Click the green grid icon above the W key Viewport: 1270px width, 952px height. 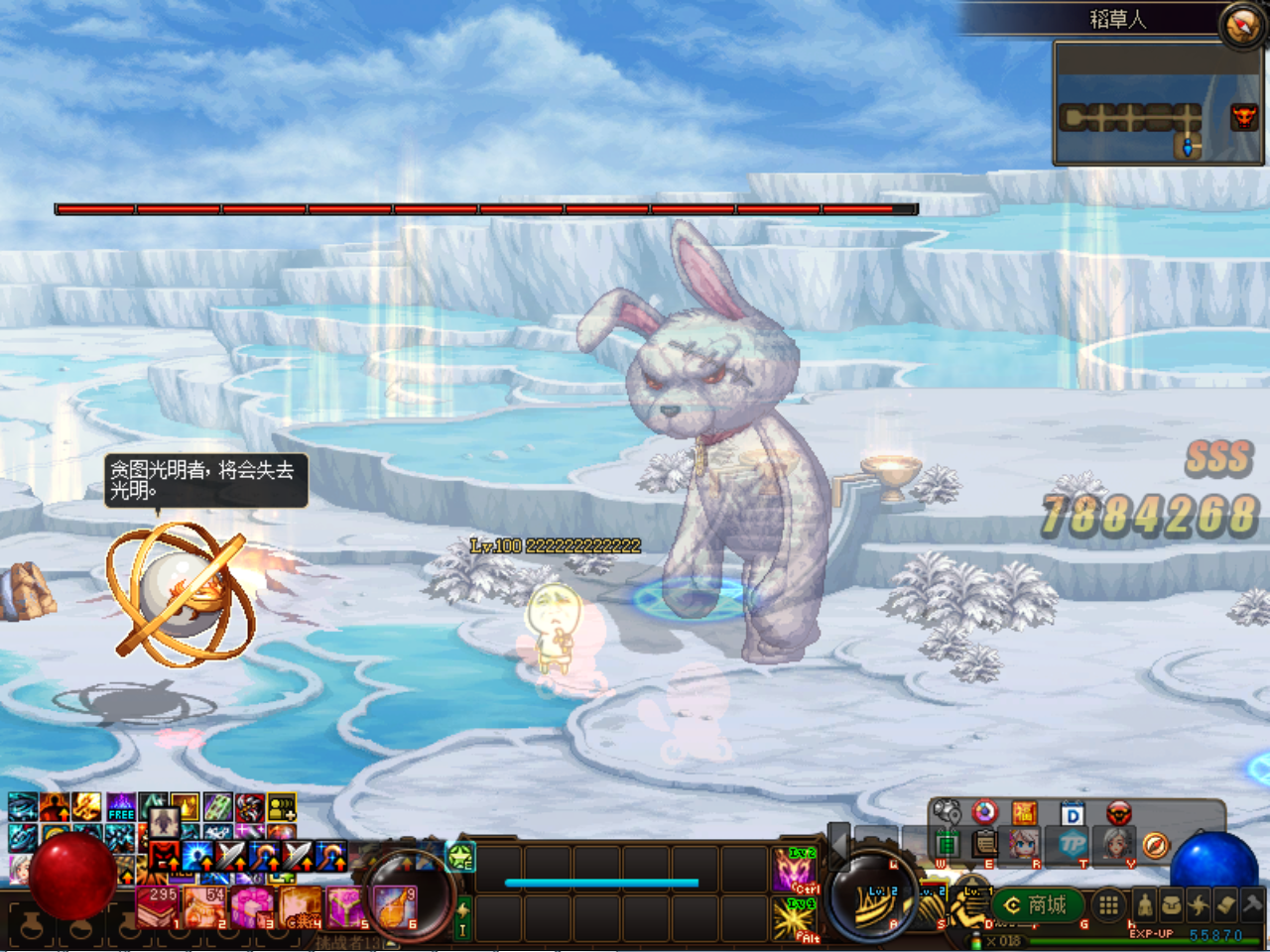[947, 843]
